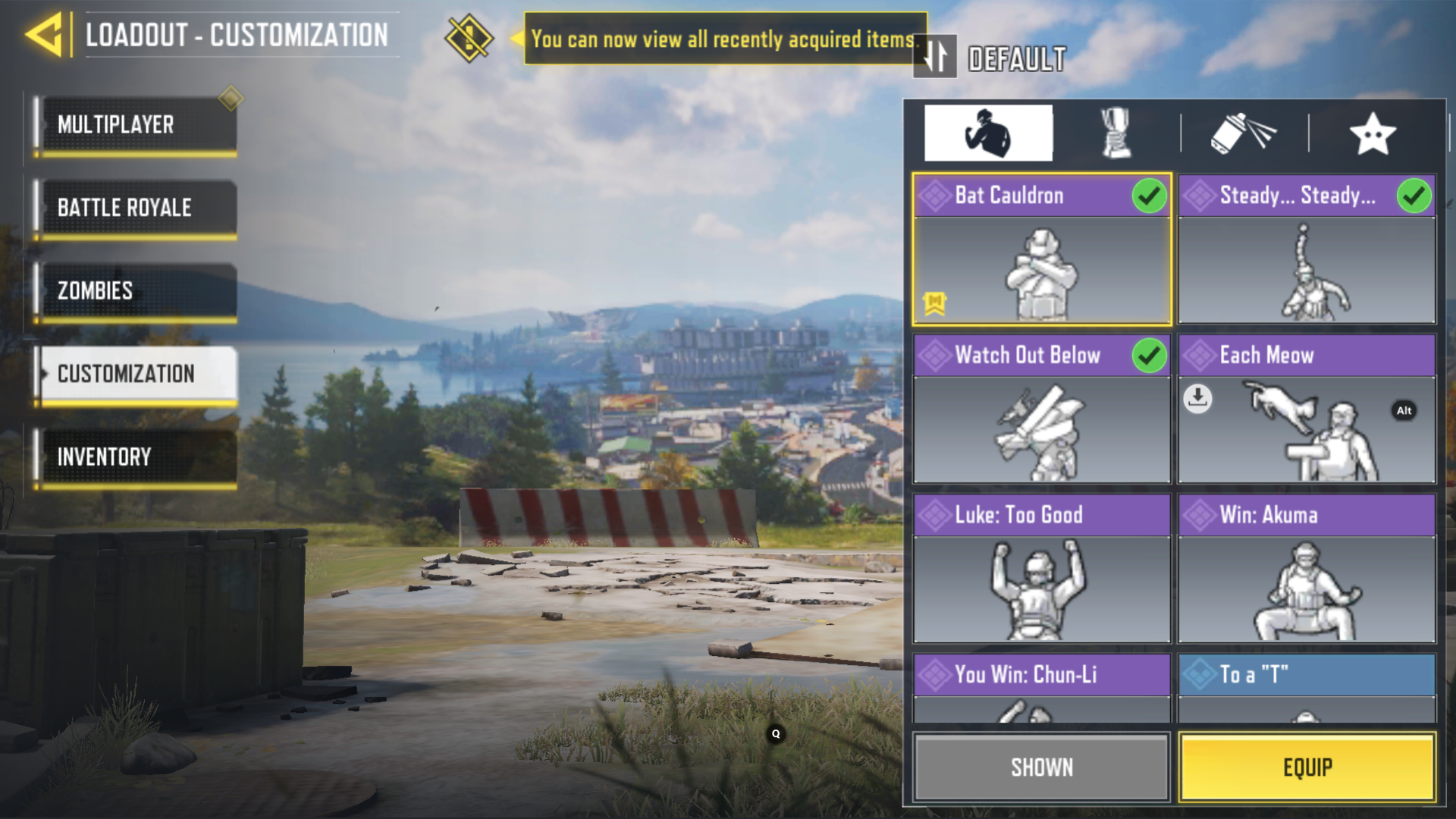Click the recently acquired items warning icon
This screenshot has width=1456, height=819.
(469, 38)
